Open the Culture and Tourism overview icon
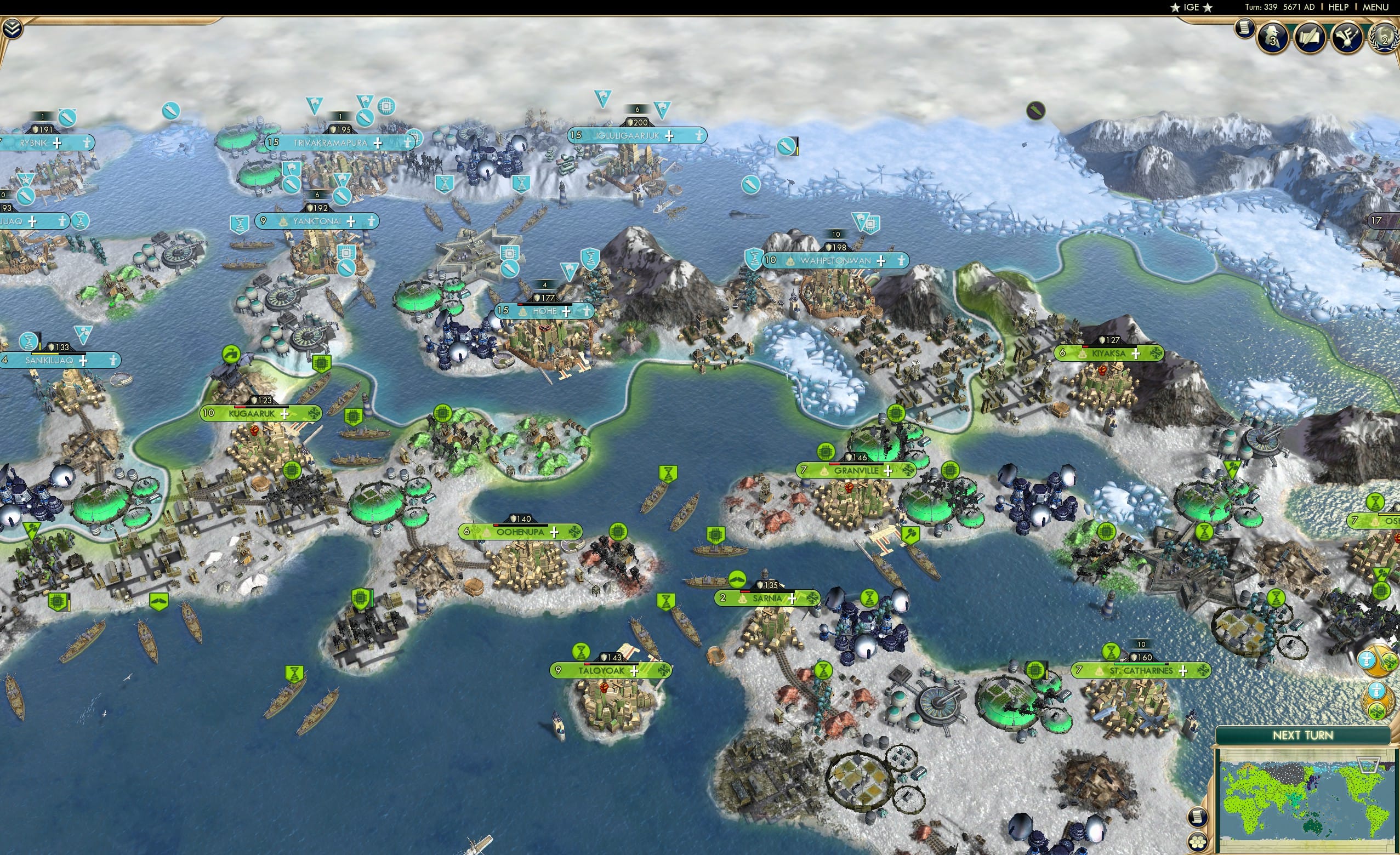This screenshot has width=1400, height=855. point(1347,38)
